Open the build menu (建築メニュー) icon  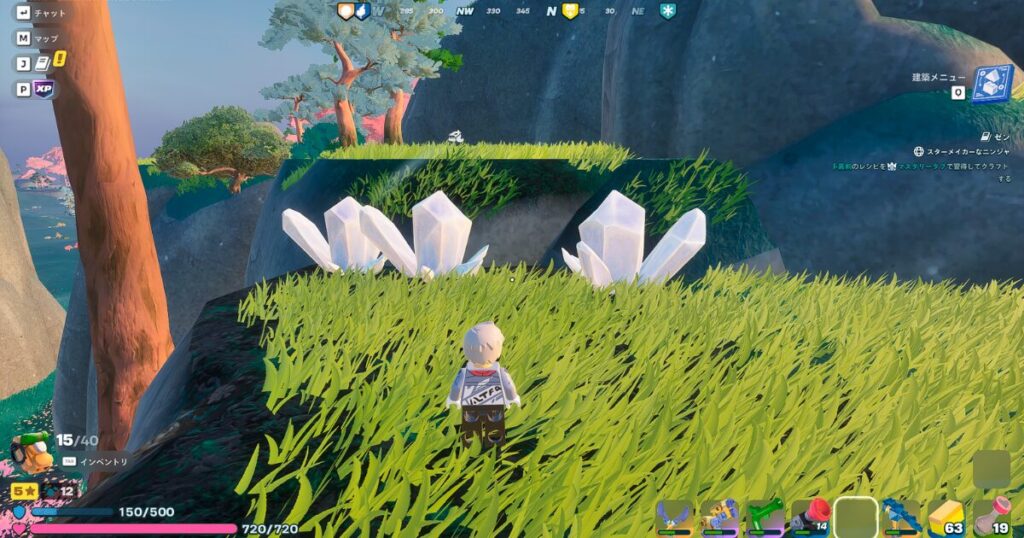click(992, 84)
